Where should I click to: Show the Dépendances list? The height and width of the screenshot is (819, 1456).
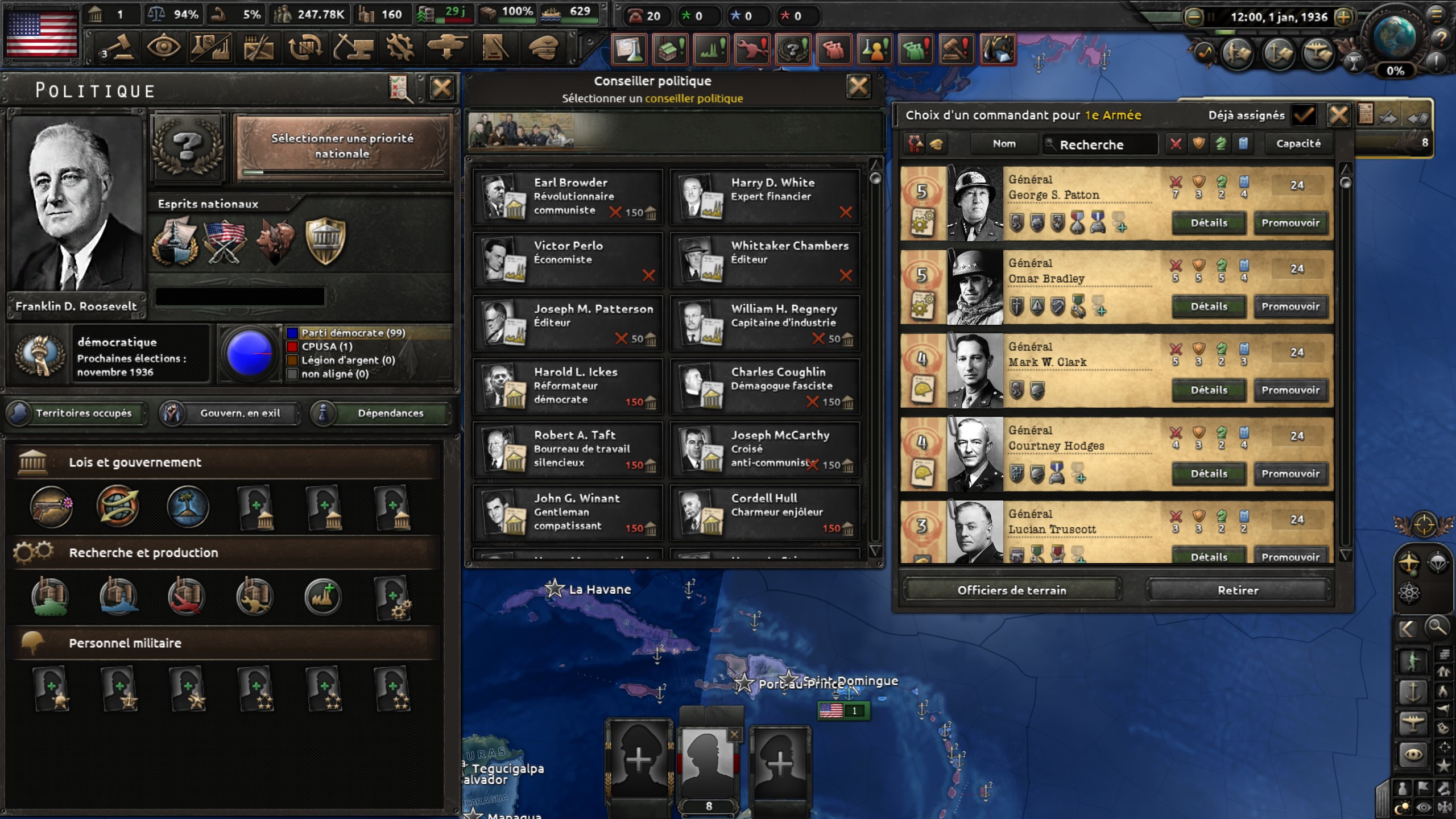[x=382, y=413]
